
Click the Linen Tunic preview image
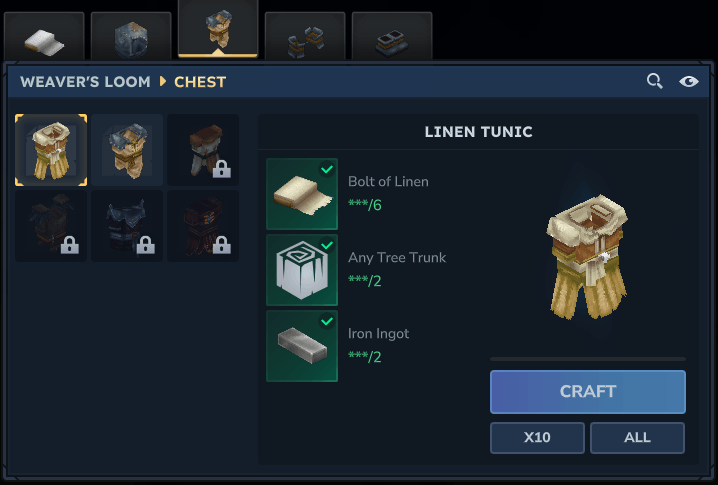[587, 255]
